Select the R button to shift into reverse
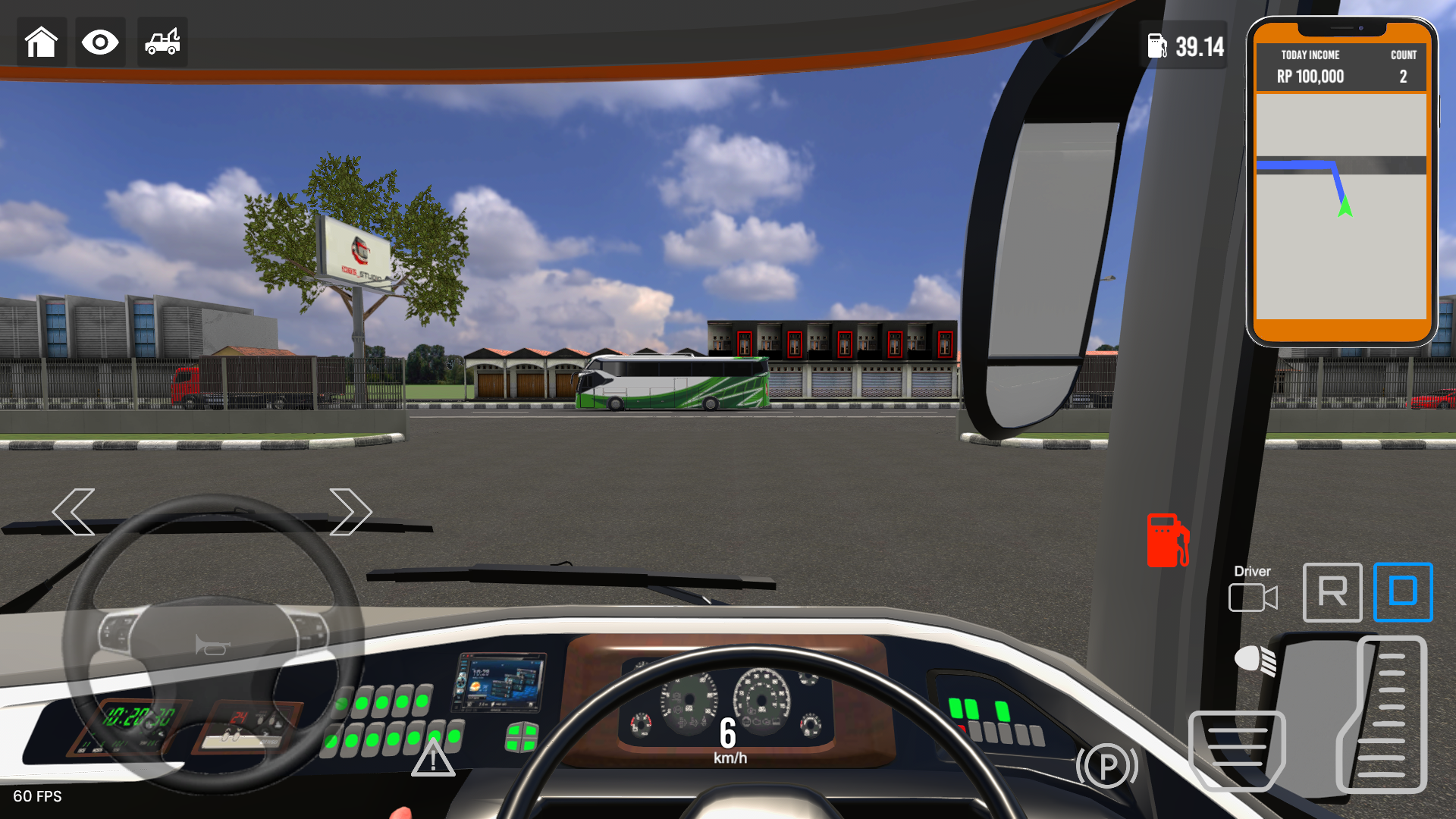This screenshot has height=819, width=1456. (x=1332, y=593)
